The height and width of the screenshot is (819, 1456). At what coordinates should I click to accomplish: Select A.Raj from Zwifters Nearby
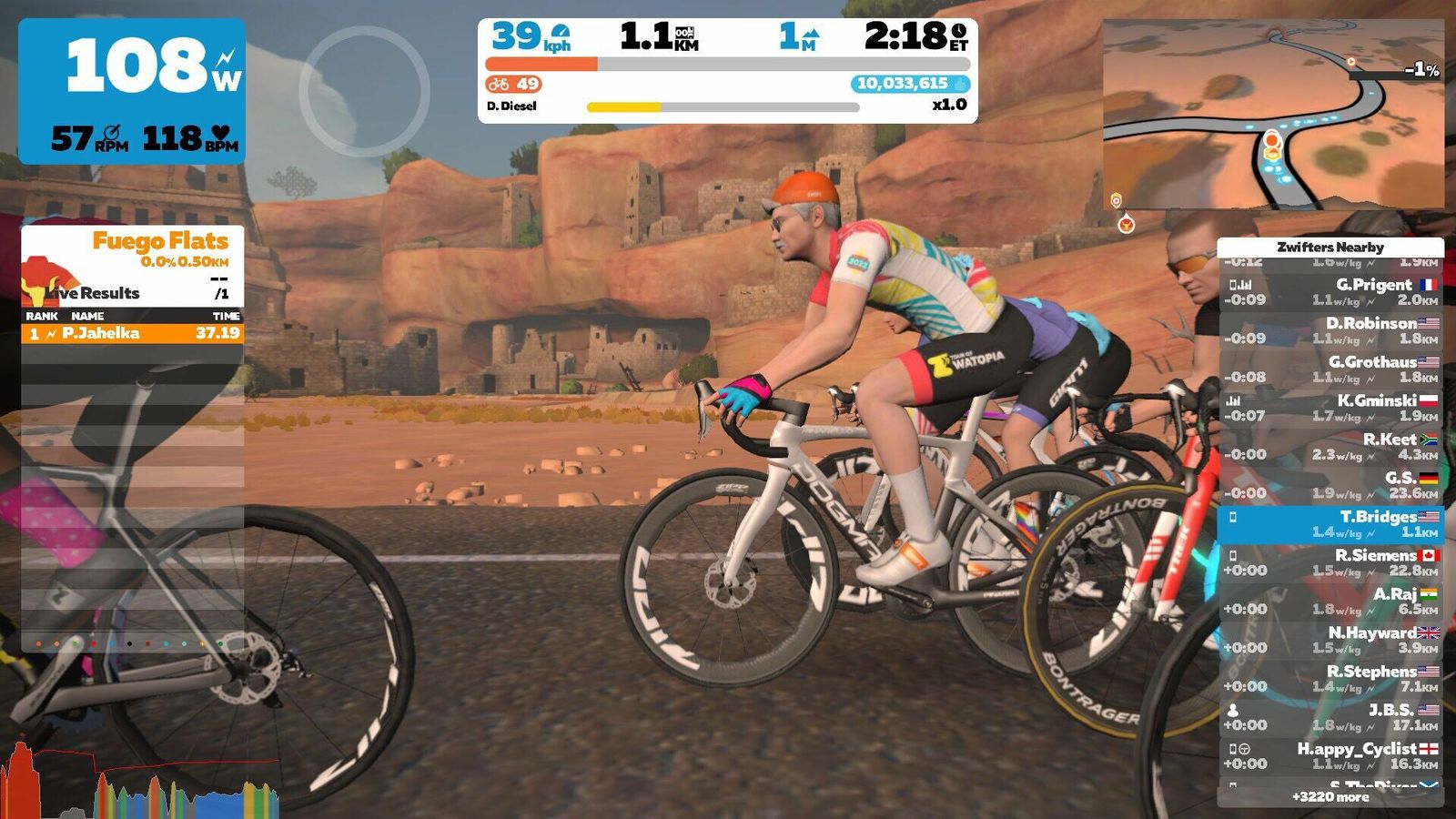[x=1330, y=602]
